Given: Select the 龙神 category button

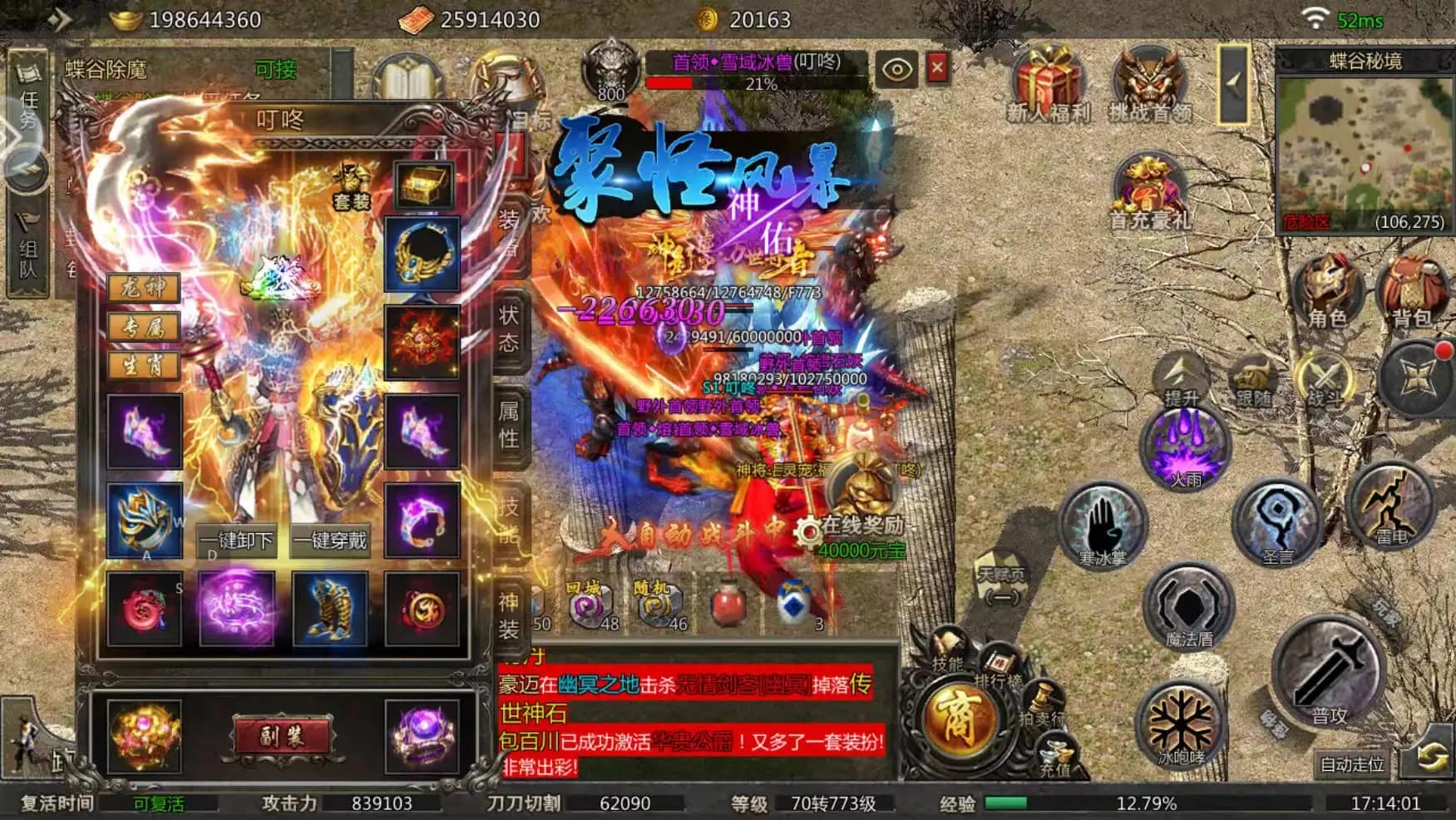Looking at the screenshot, I should click(144, 288).
